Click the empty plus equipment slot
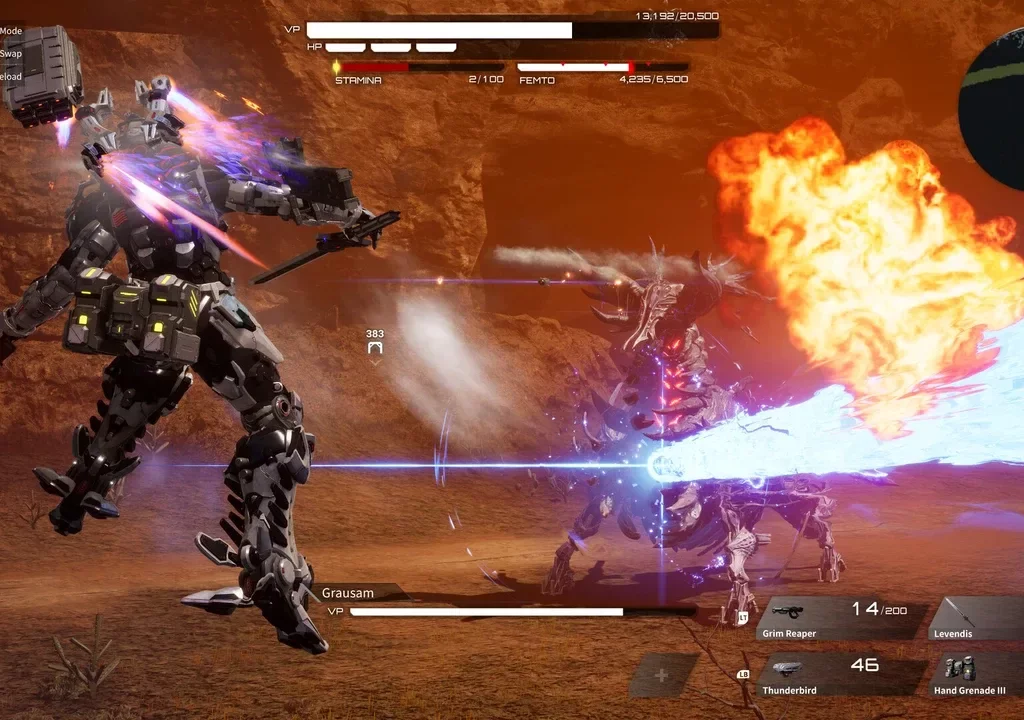The width and height of the screenshot is (1024, 720). (x=662, y=675)
